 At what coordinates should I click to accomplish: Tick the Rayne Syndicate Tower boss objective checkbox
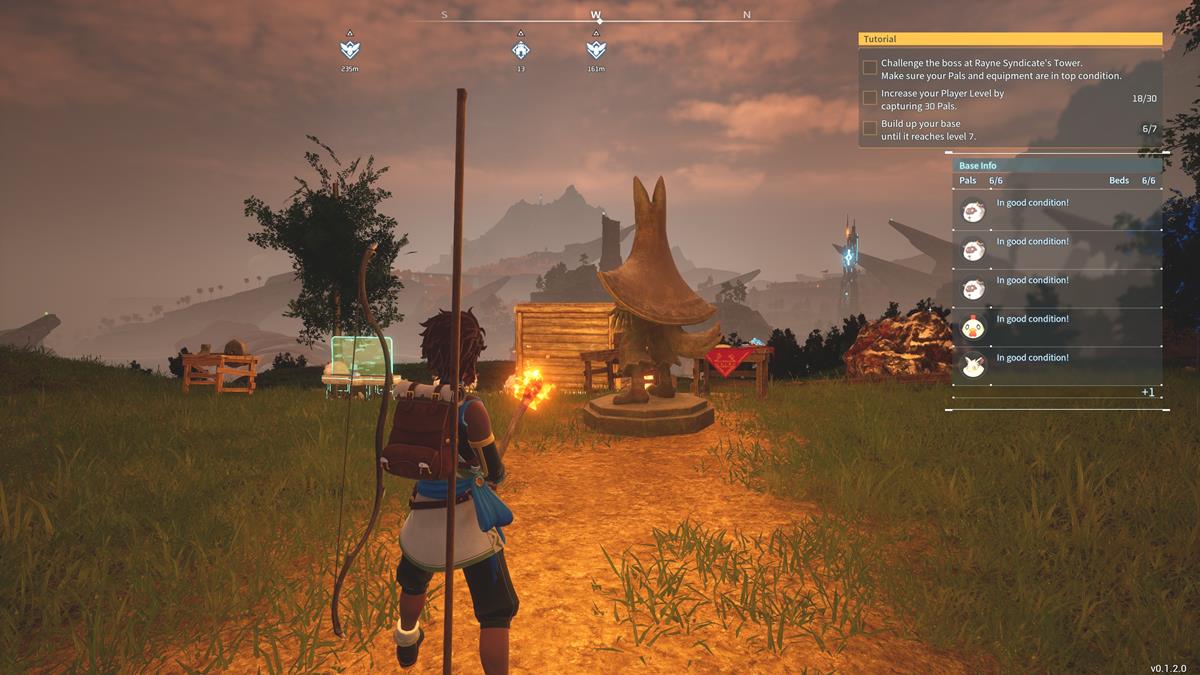click(870, 68)
